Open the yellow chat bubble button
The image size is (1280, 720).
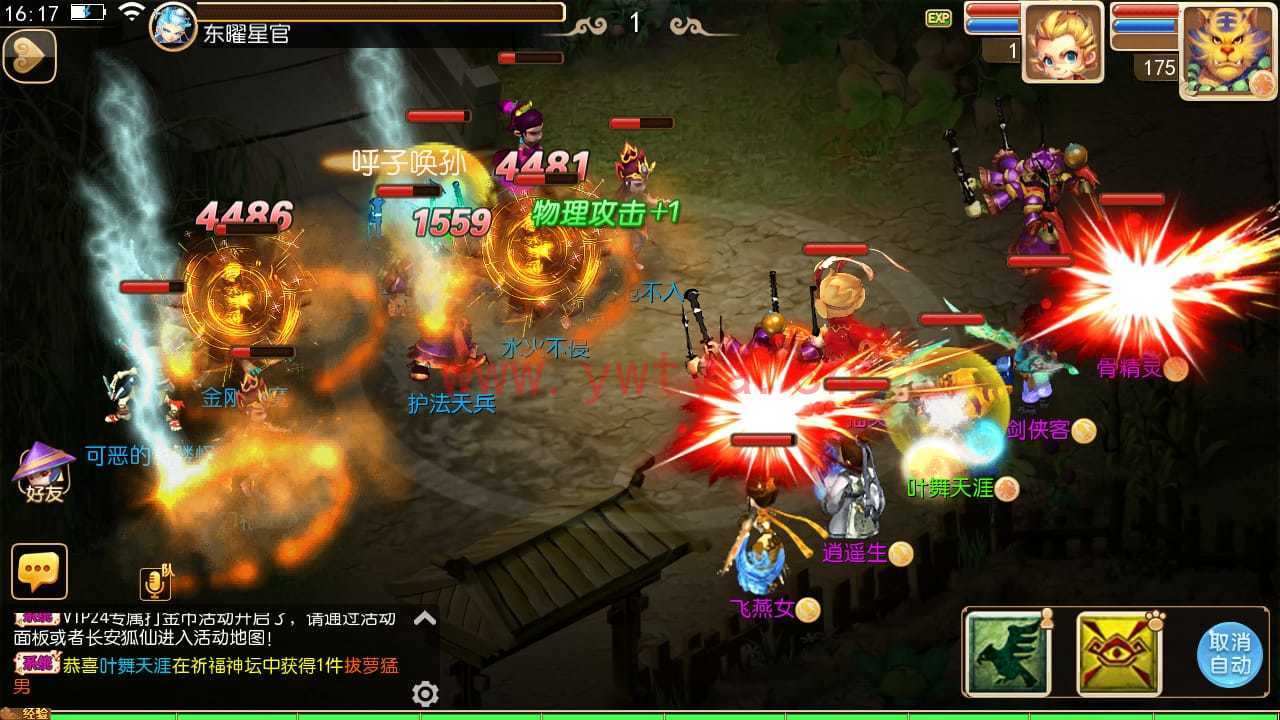[x=40, y=571]
